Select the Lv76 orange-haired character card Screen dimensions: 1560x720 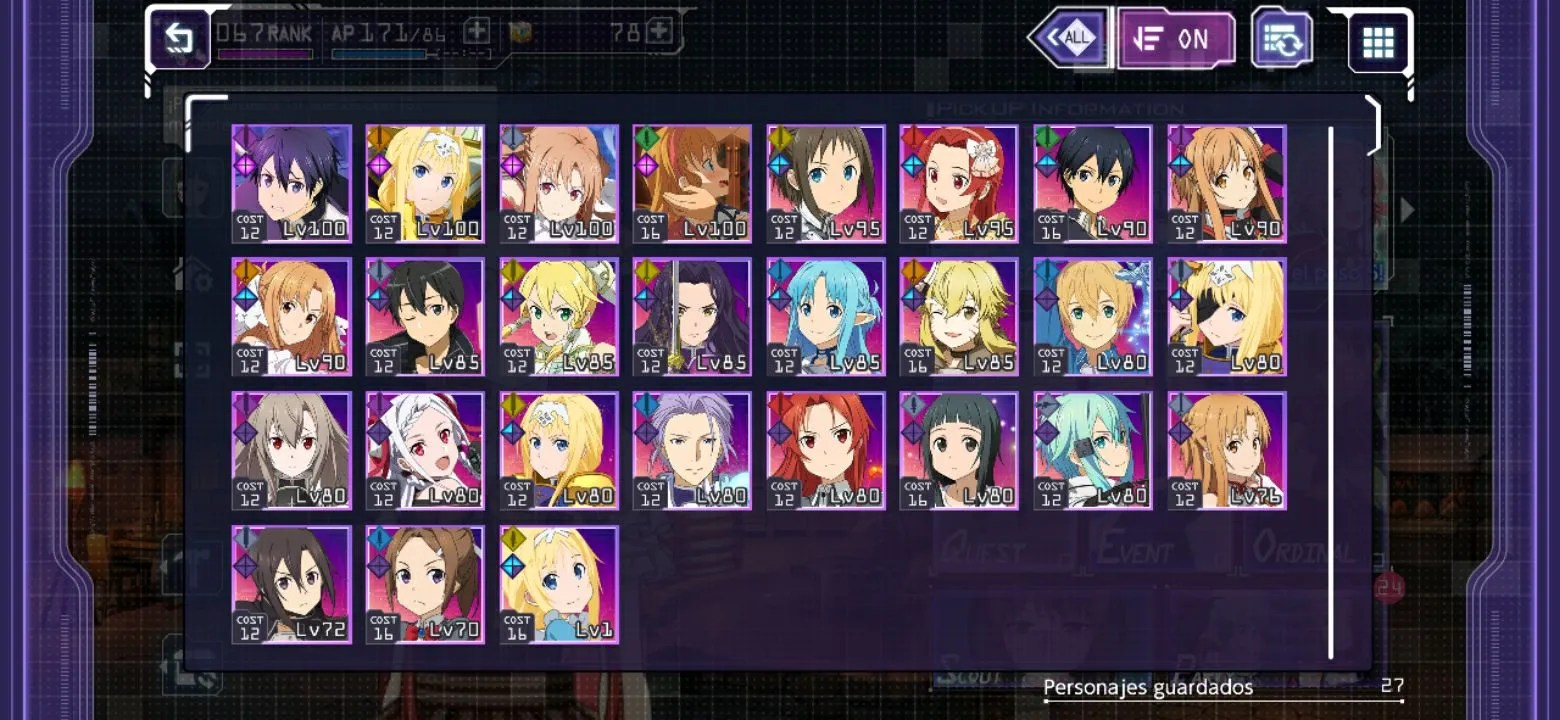point(1227,451)
